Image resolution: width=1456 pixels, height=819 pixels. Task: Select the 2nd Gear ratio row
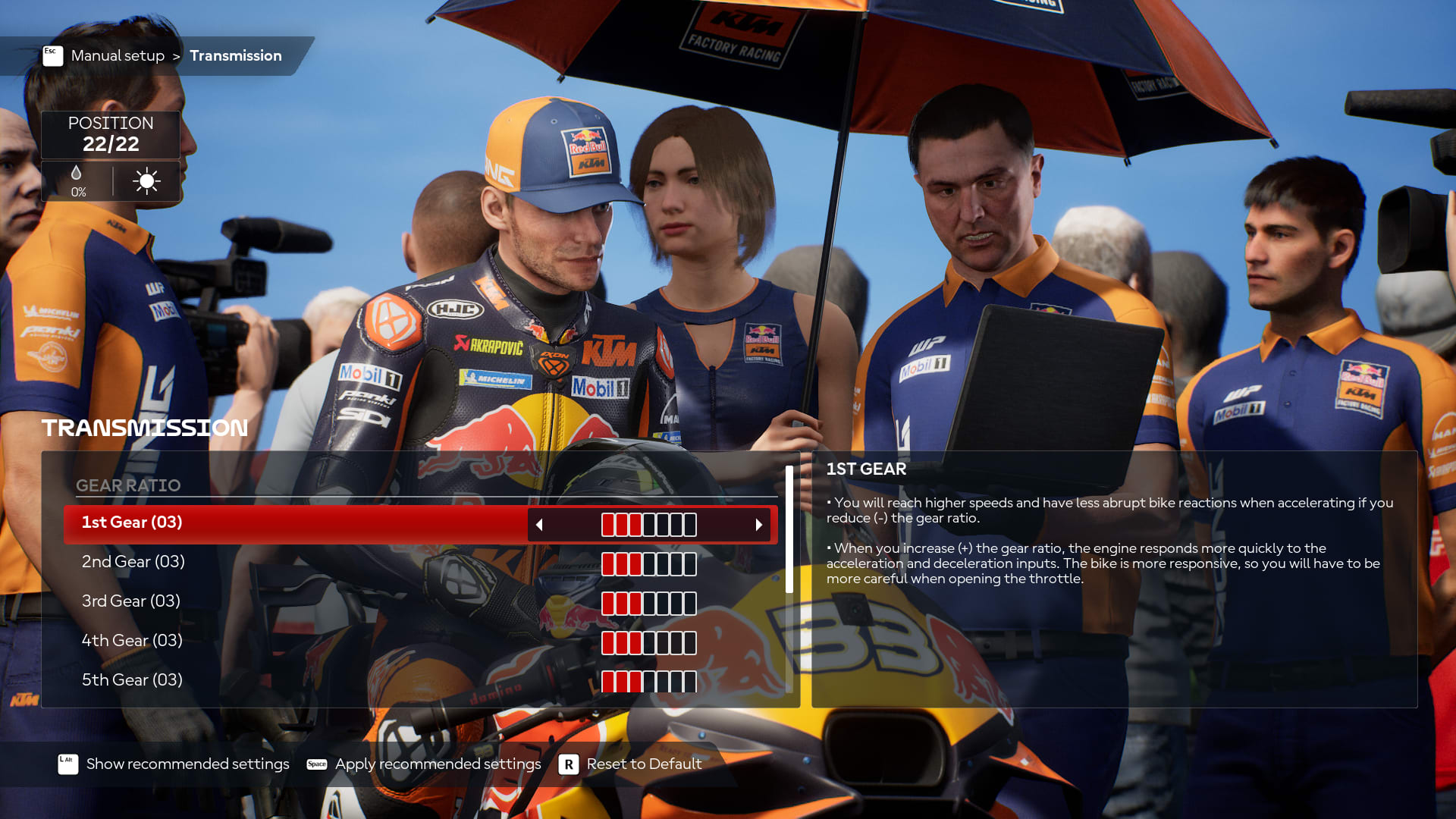pyautogui.click(x=133, y=562)
